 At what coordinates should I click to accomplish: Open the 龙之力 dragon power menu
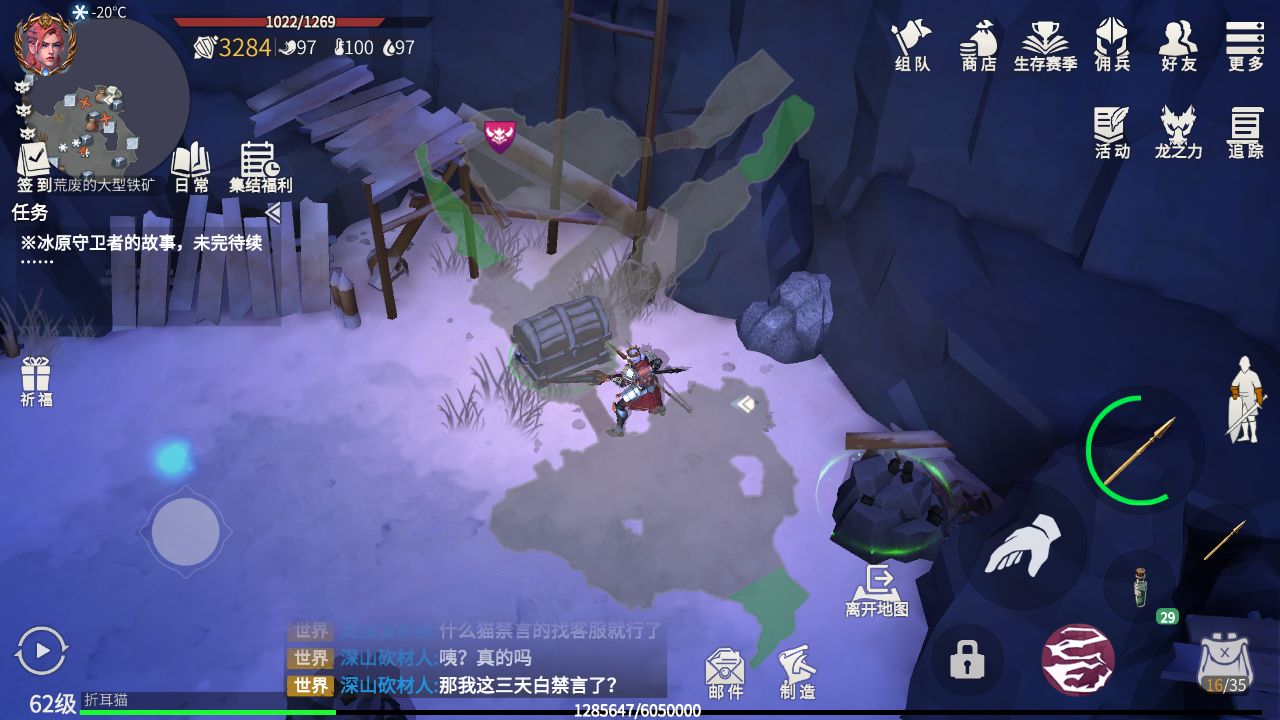point(1178,132)
